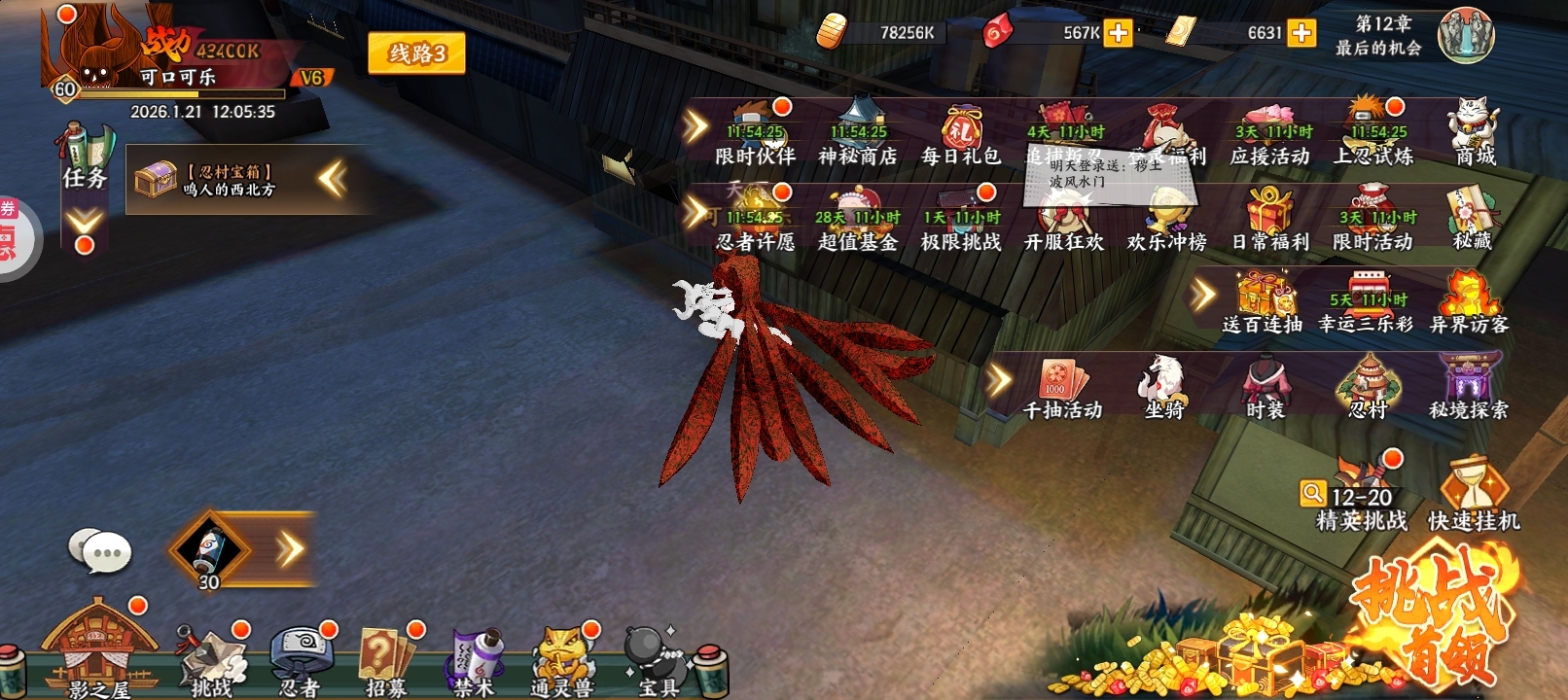
Task: Open the chat speech bubble
Action: coord(99,551)
